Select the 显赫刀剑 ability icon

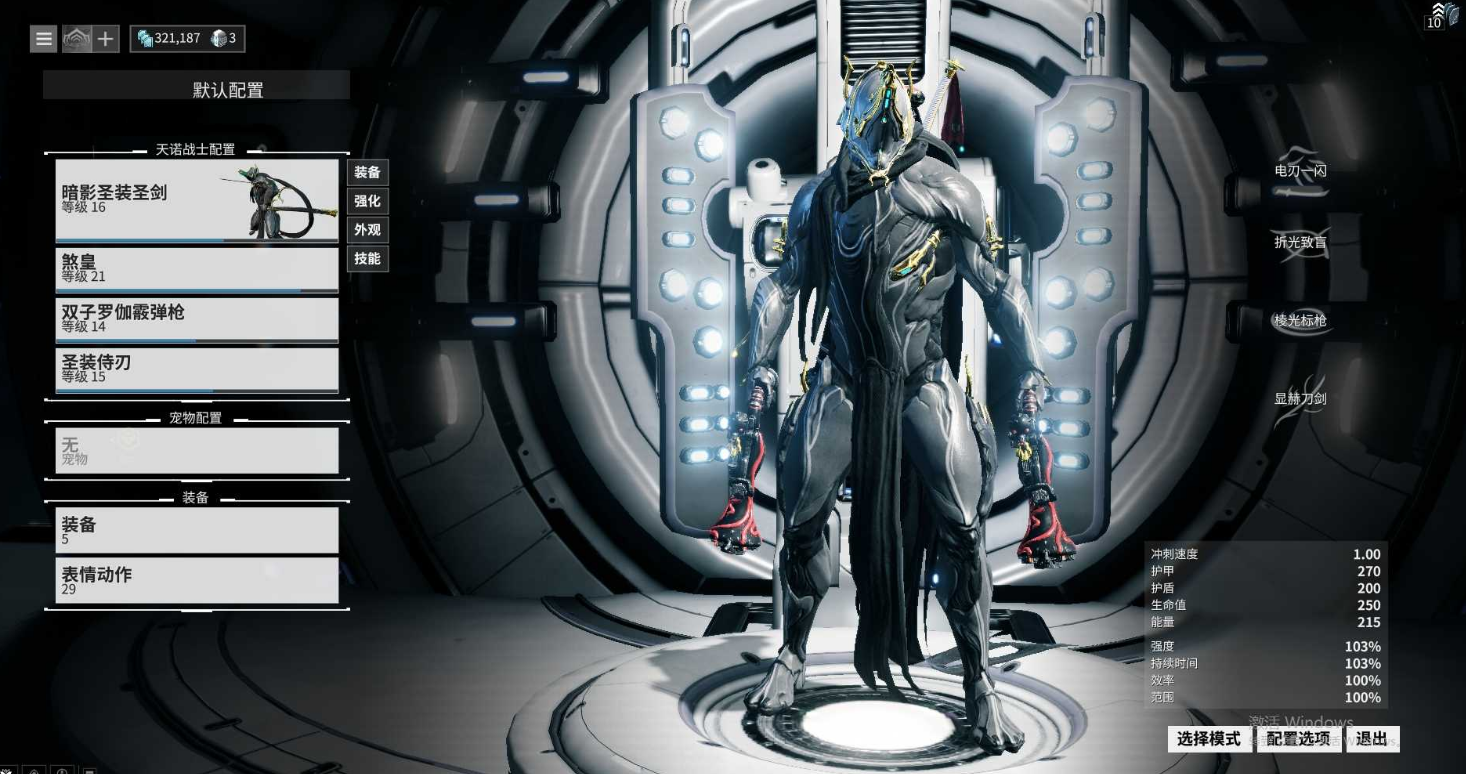point(1300,399)
